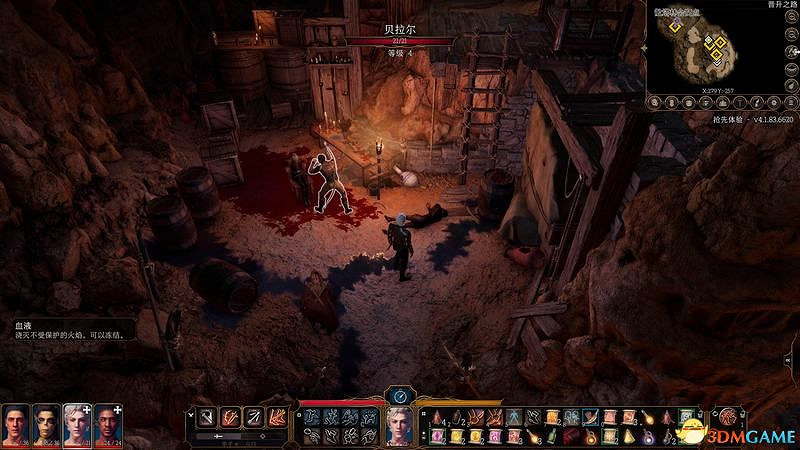The image size is (800, 450).
Task: Click the round compass button above hotbar
Action: (400, 395)
